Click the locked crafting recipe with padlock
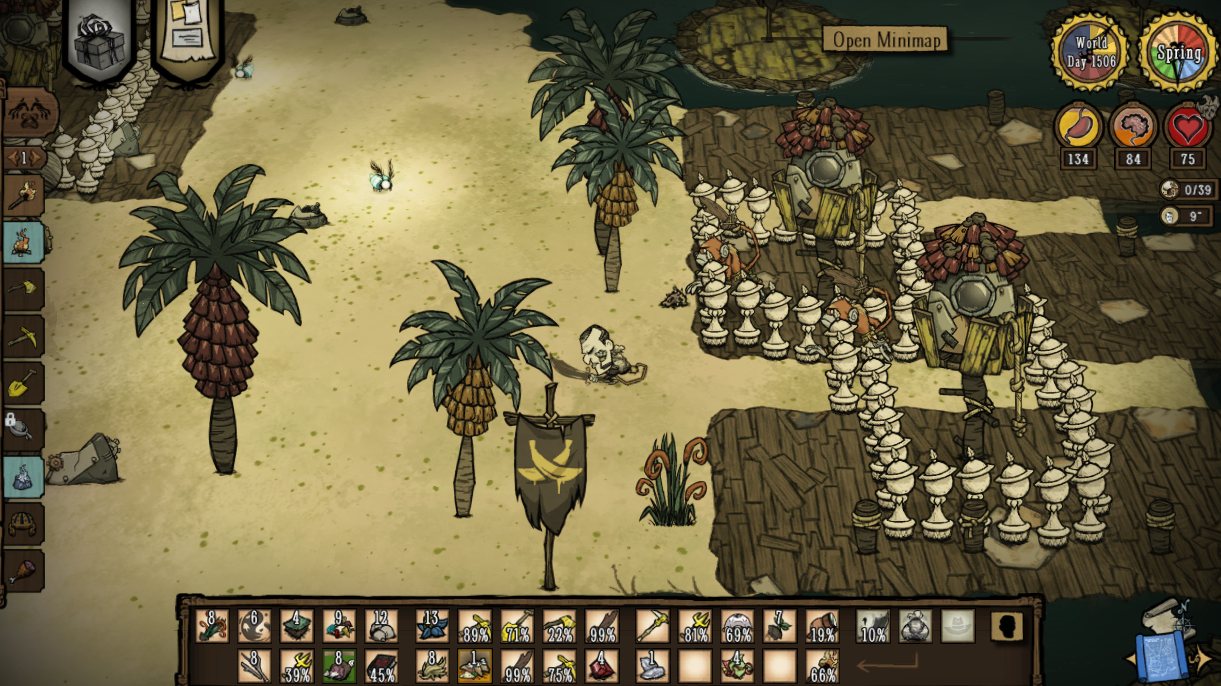This screenshot has height=686, width=1221. coord(23,428)
